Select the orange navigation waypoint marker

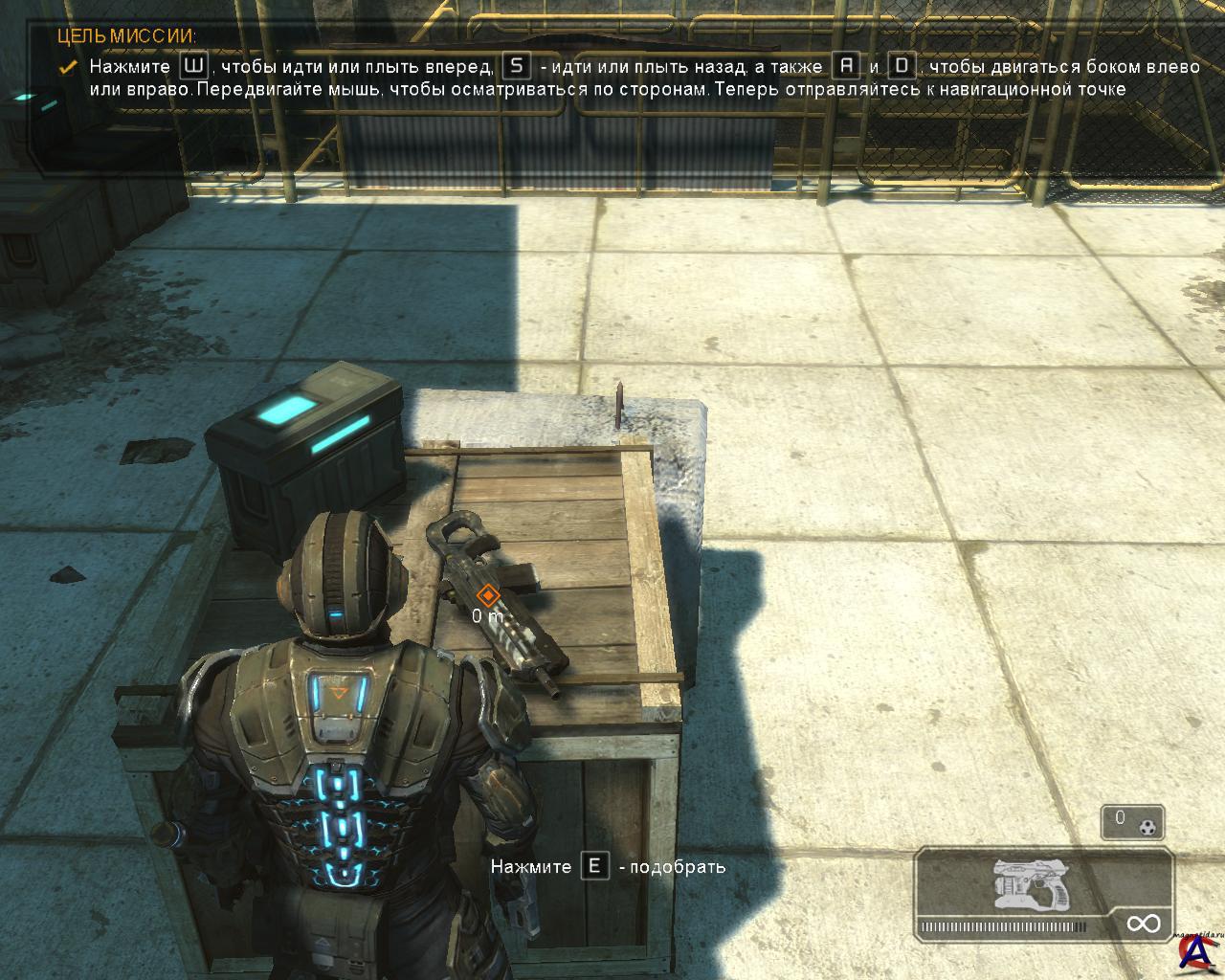pyautogui.click(x=488, y=596)
